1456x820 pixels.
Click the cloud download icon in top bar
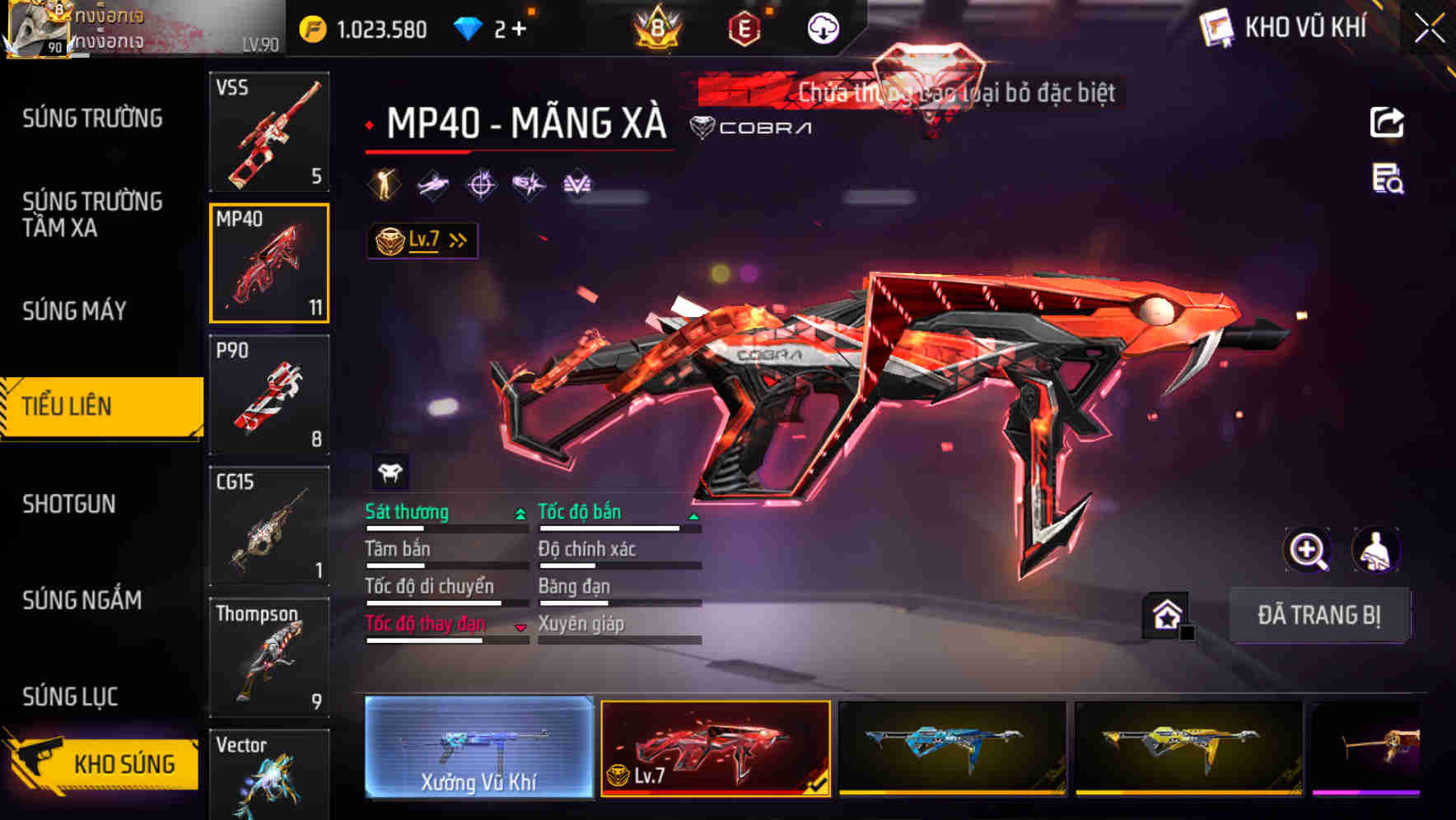821,28
